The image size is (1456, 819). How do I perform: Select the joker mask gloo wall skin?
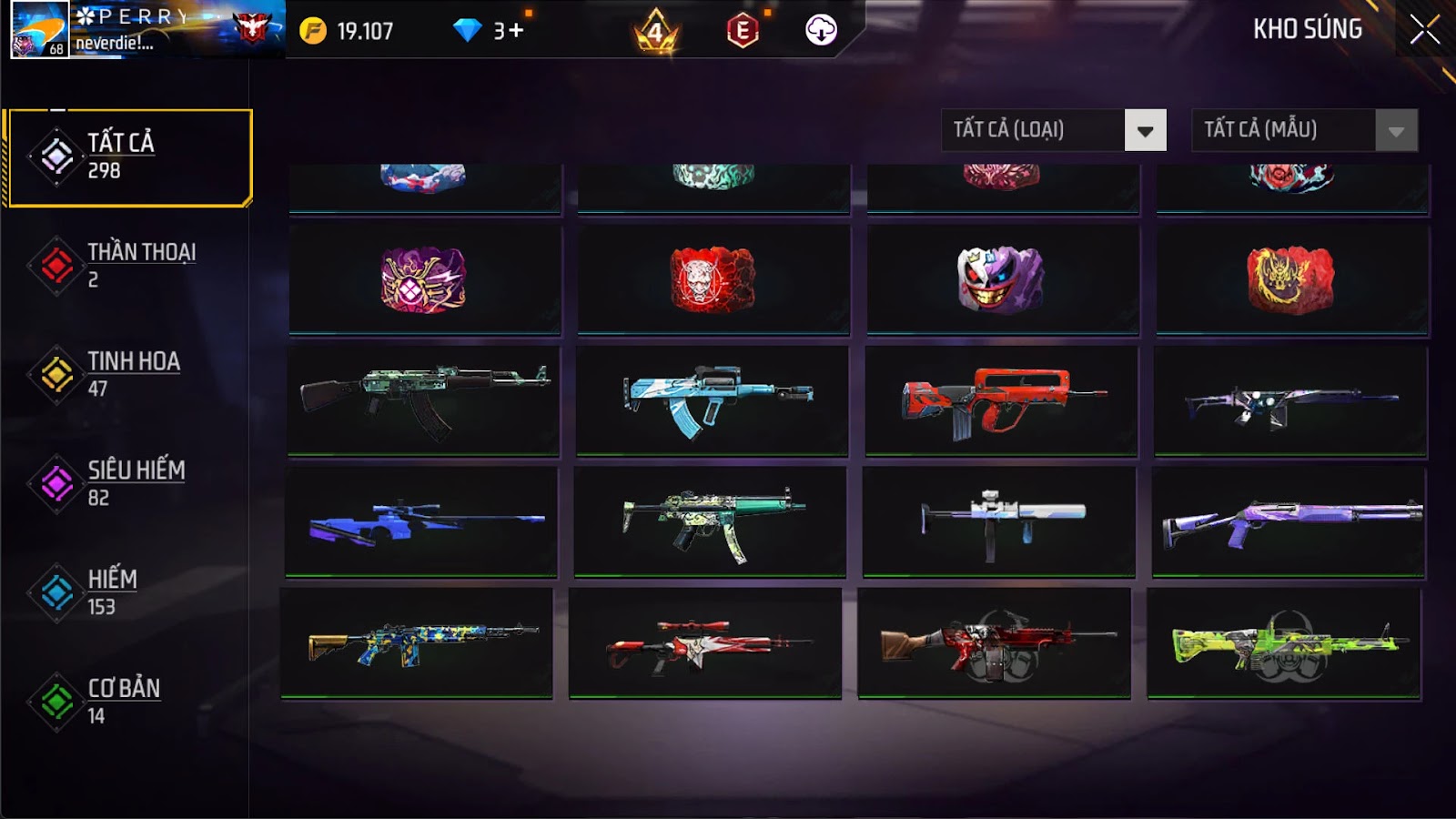tap(1002, 279)
